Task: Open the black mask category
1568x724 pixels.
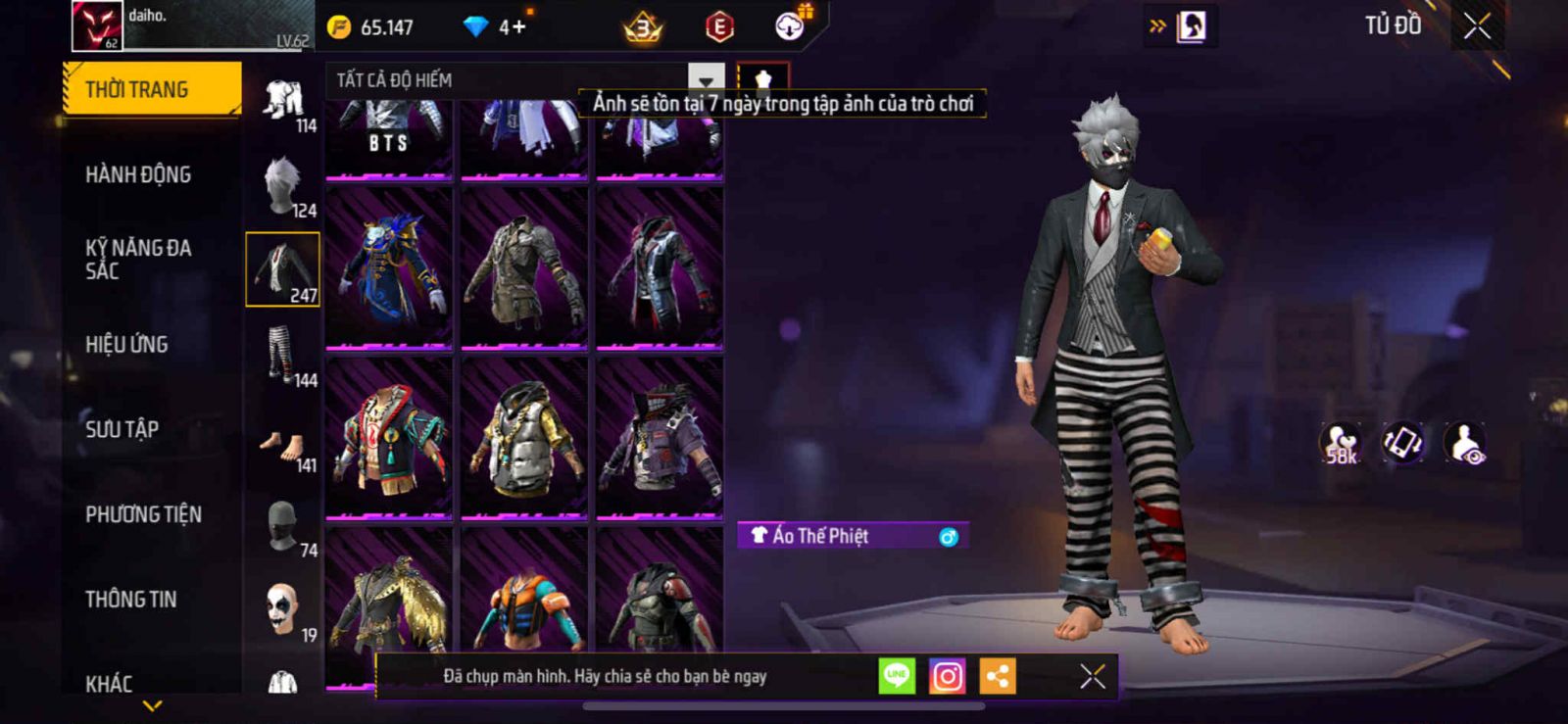Action: pos(282,526)
